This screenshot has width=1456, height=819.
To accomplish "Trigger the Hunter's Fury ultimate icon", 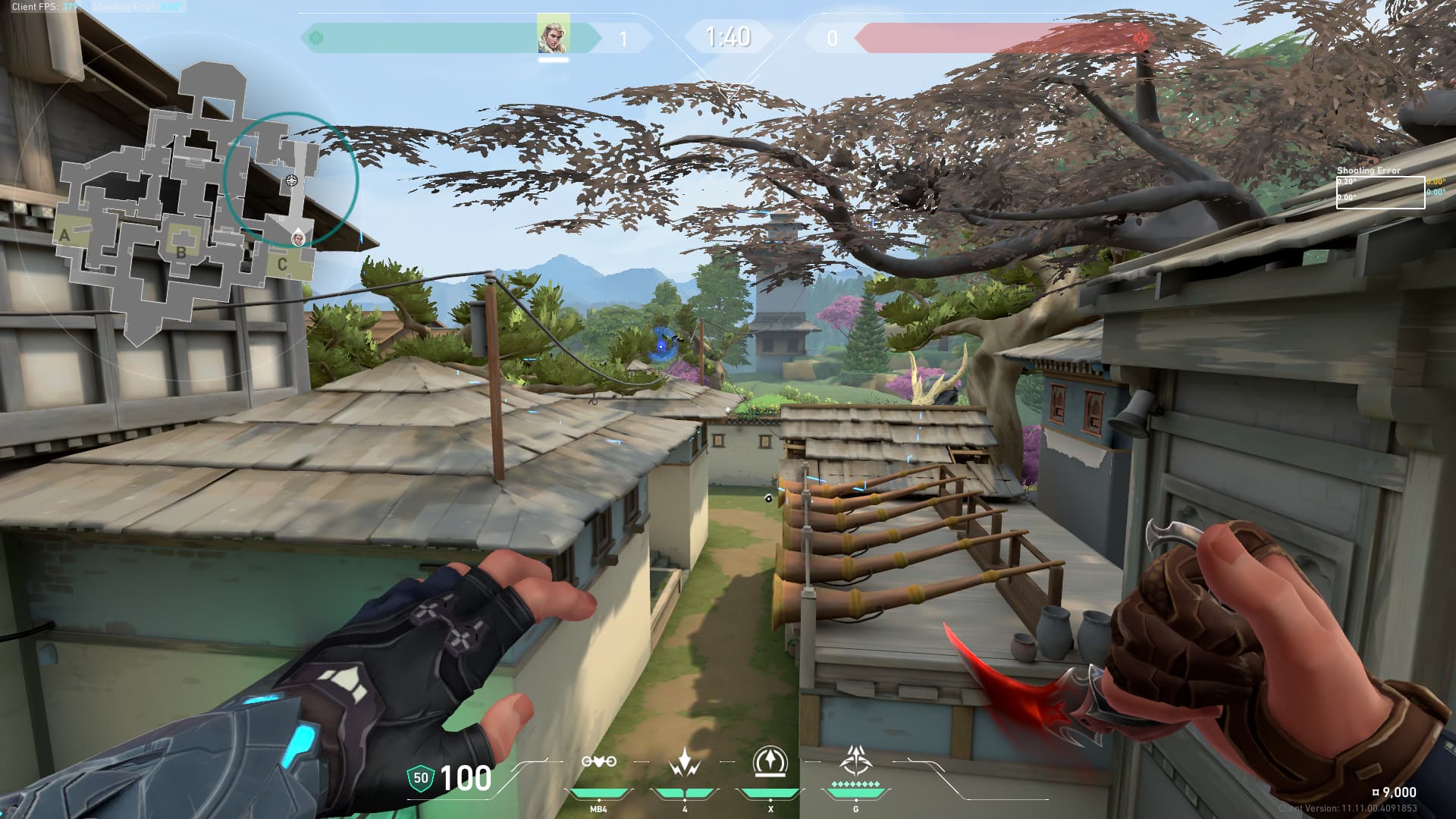I will click(x=855, y=760).
